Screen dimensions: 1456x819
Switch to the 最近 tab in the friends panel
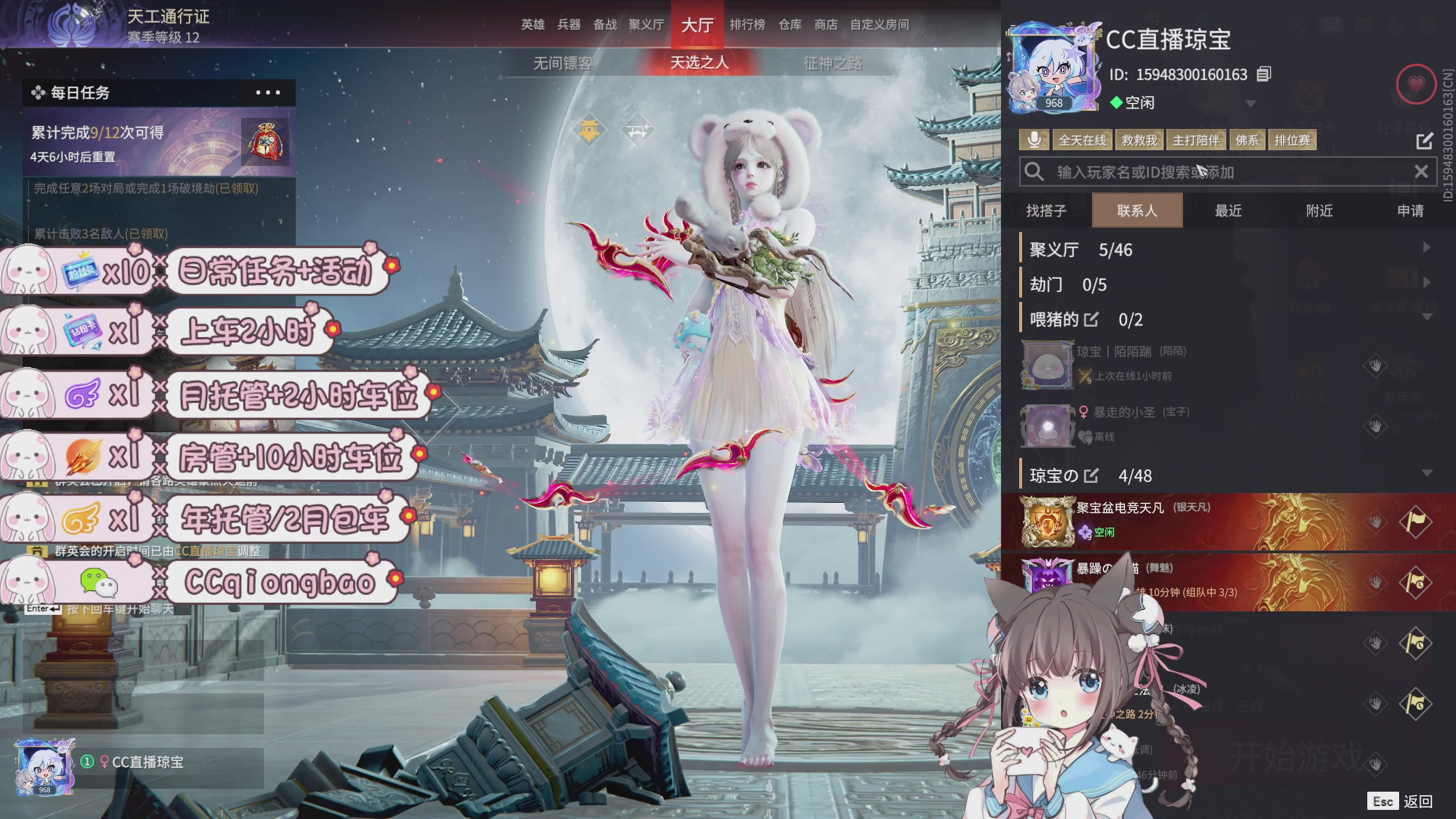(x=1228, y=210)
